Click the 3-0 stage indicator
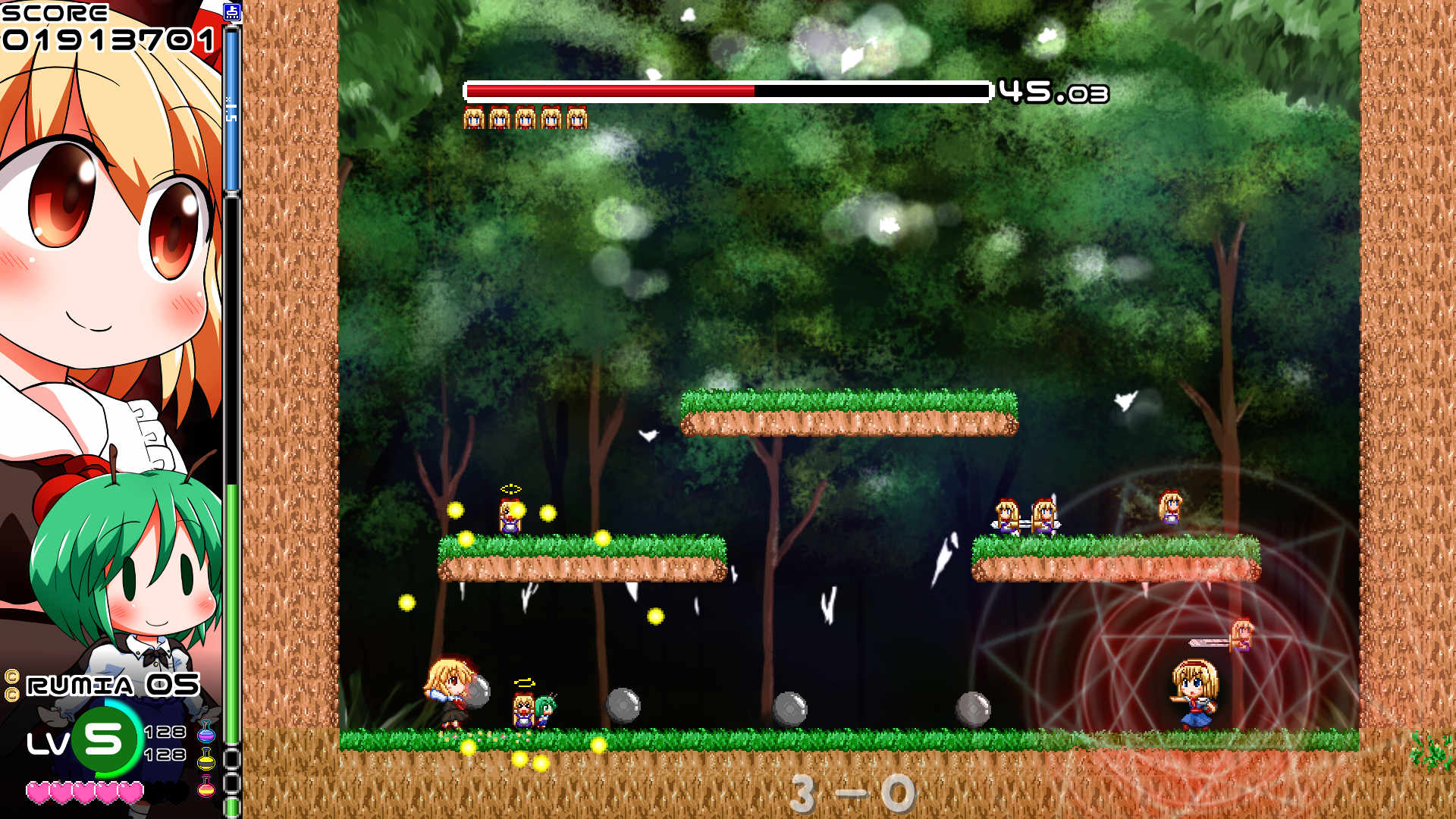Viewport: 1456px width, 819px height. [849, 791]
